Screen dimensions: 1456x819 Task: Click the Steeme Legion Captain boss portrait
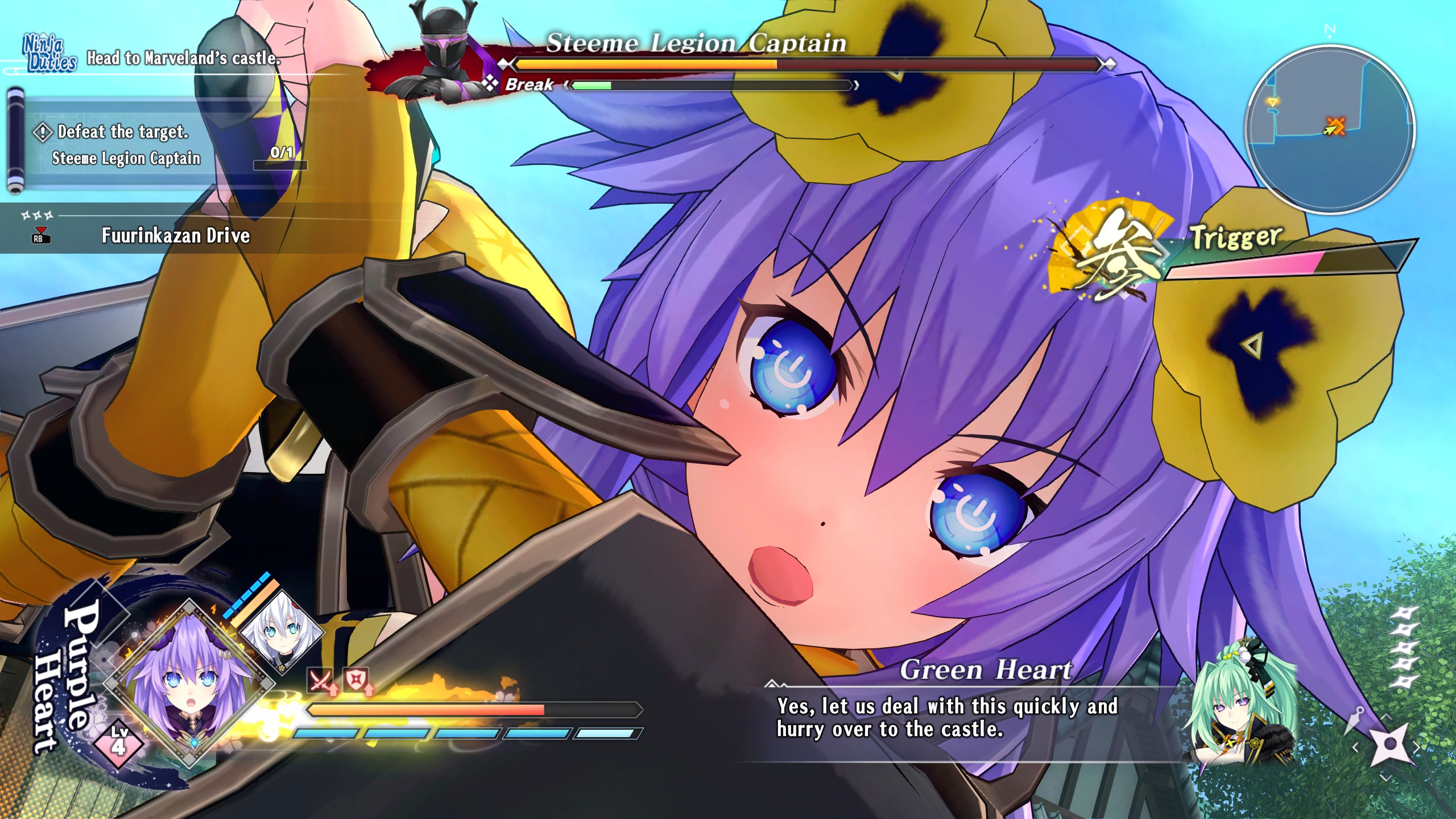pos(444,54)
